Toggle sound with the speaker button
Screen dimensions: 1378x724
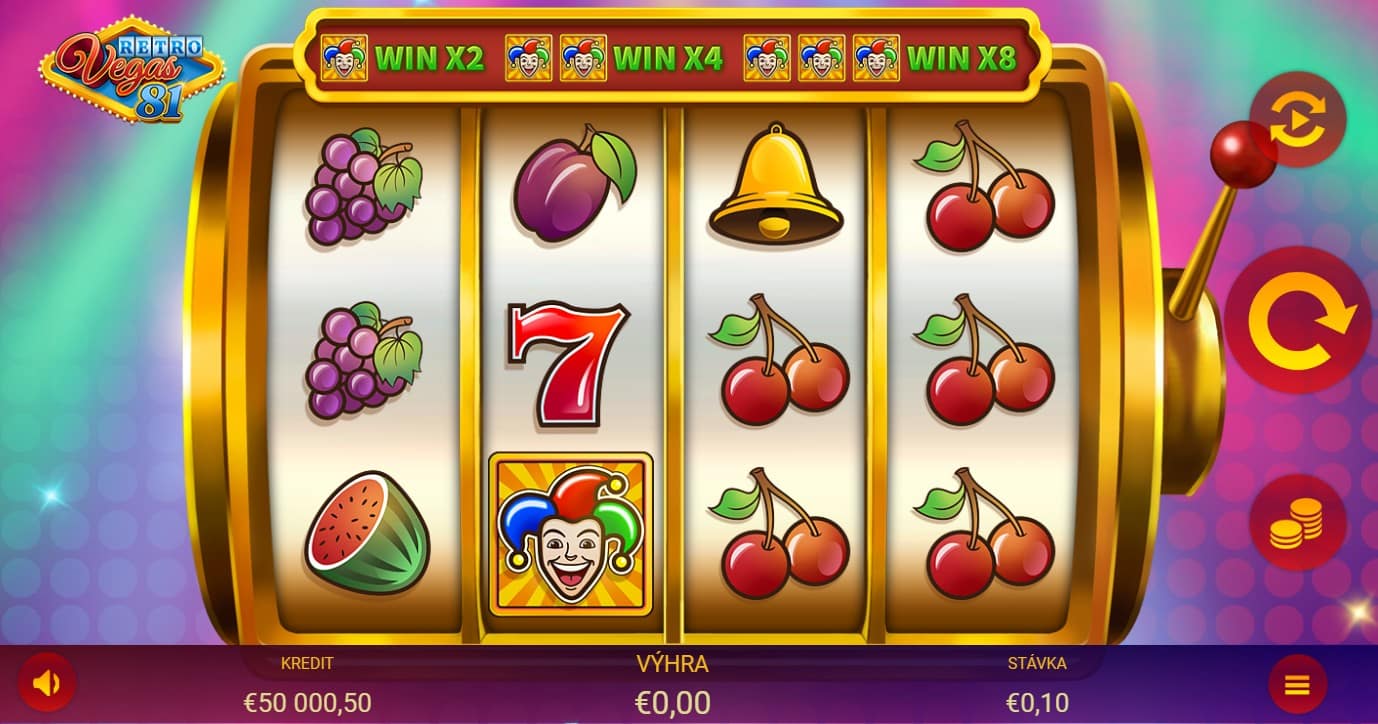click(47, 683)
